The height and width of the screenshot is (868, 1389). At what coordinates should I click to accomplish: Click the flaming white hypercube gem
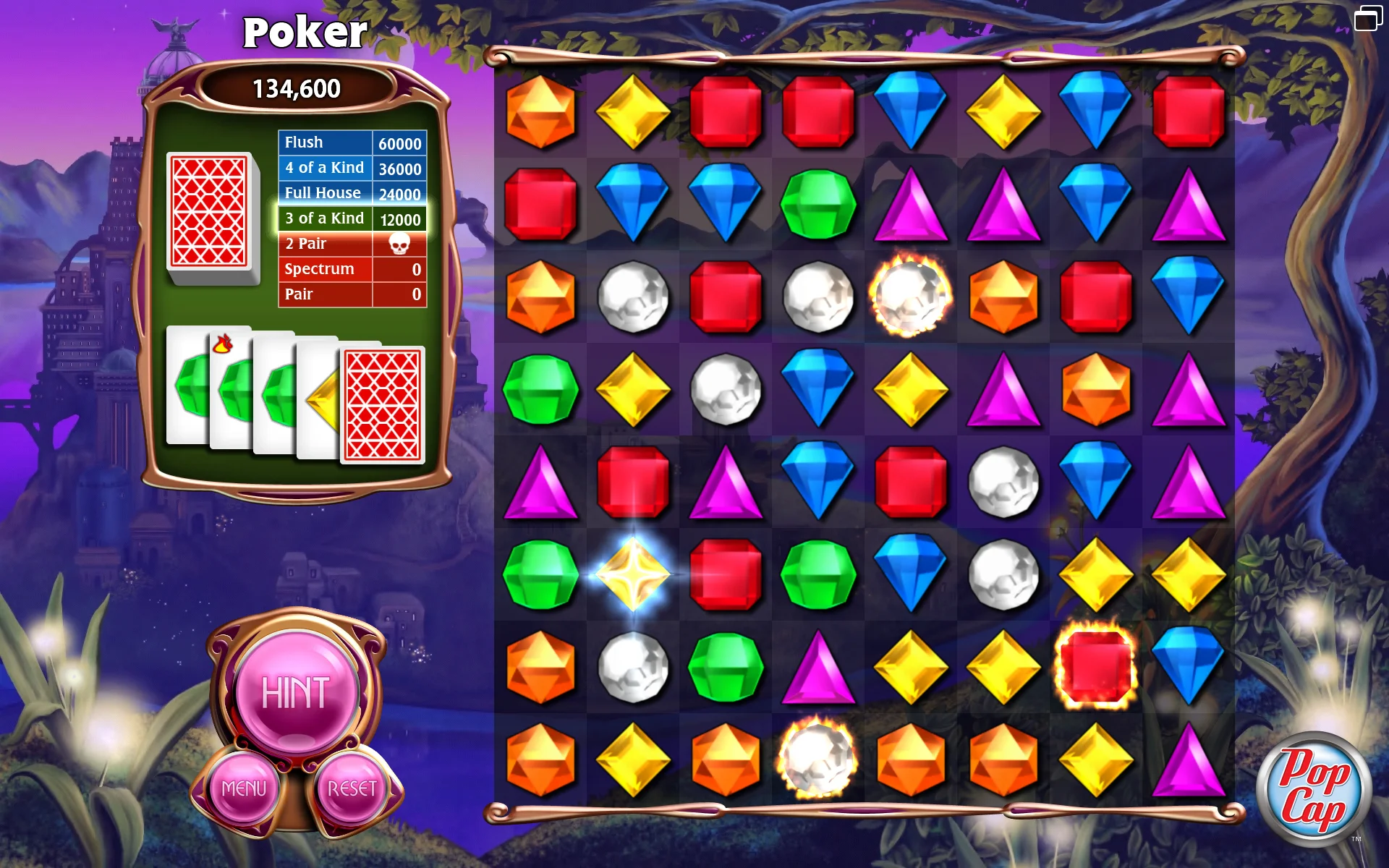coord(910,297)
